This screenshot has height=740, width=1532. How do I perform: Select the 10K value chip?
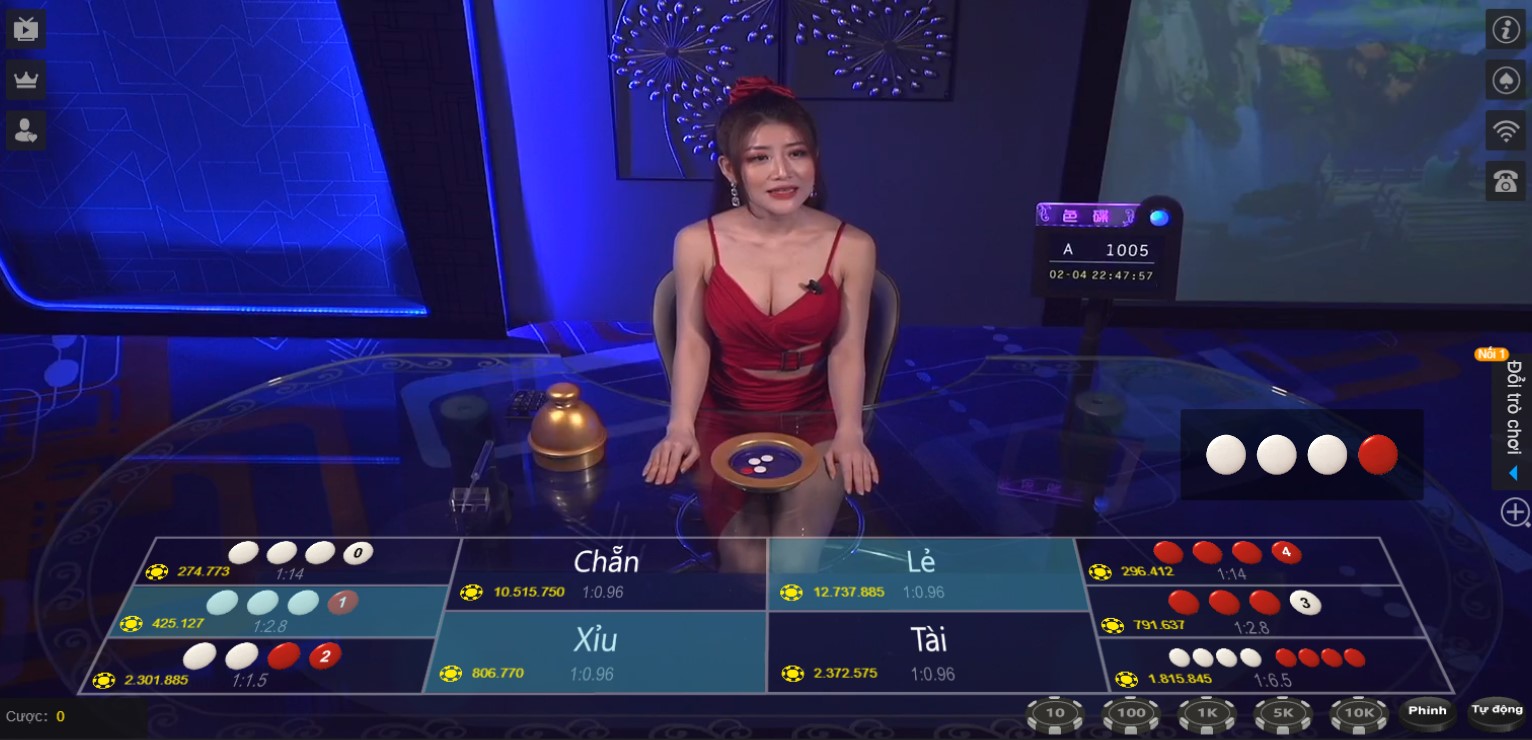1360,713
